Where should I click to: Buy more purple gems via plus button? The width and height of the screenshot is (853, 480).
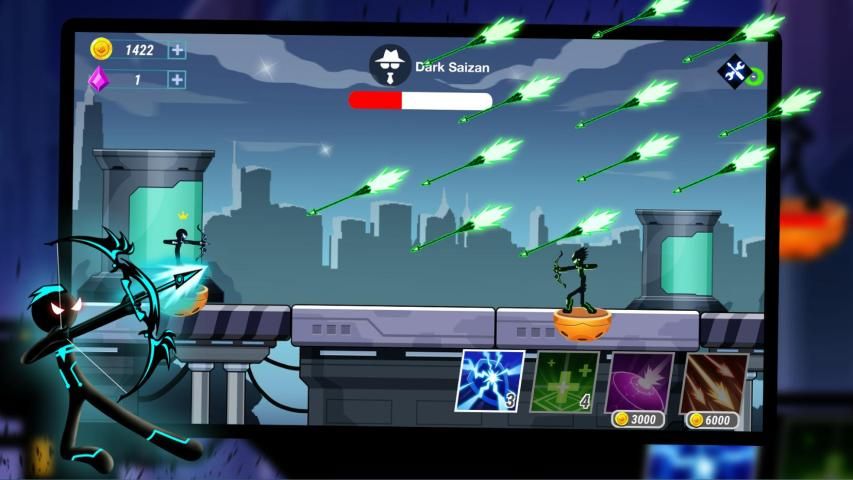click(177, 80)
